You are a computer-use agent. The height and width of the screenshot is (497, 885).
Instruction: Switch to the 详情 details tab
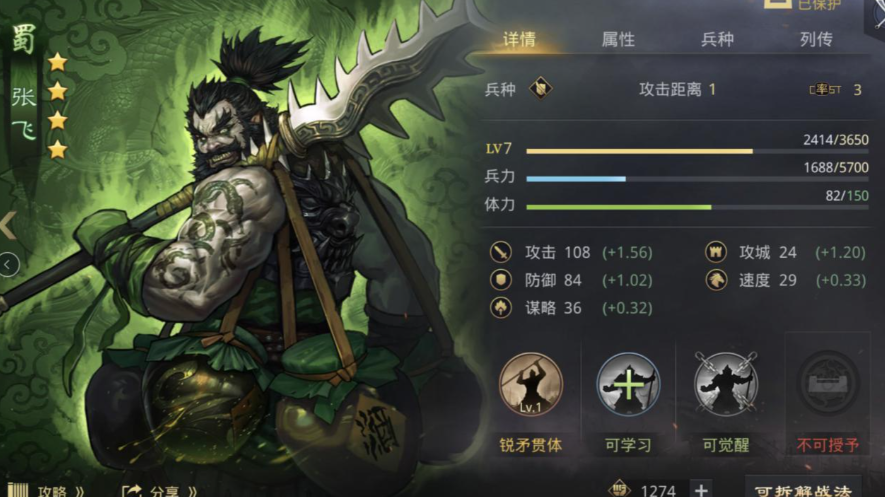point(519,40)
